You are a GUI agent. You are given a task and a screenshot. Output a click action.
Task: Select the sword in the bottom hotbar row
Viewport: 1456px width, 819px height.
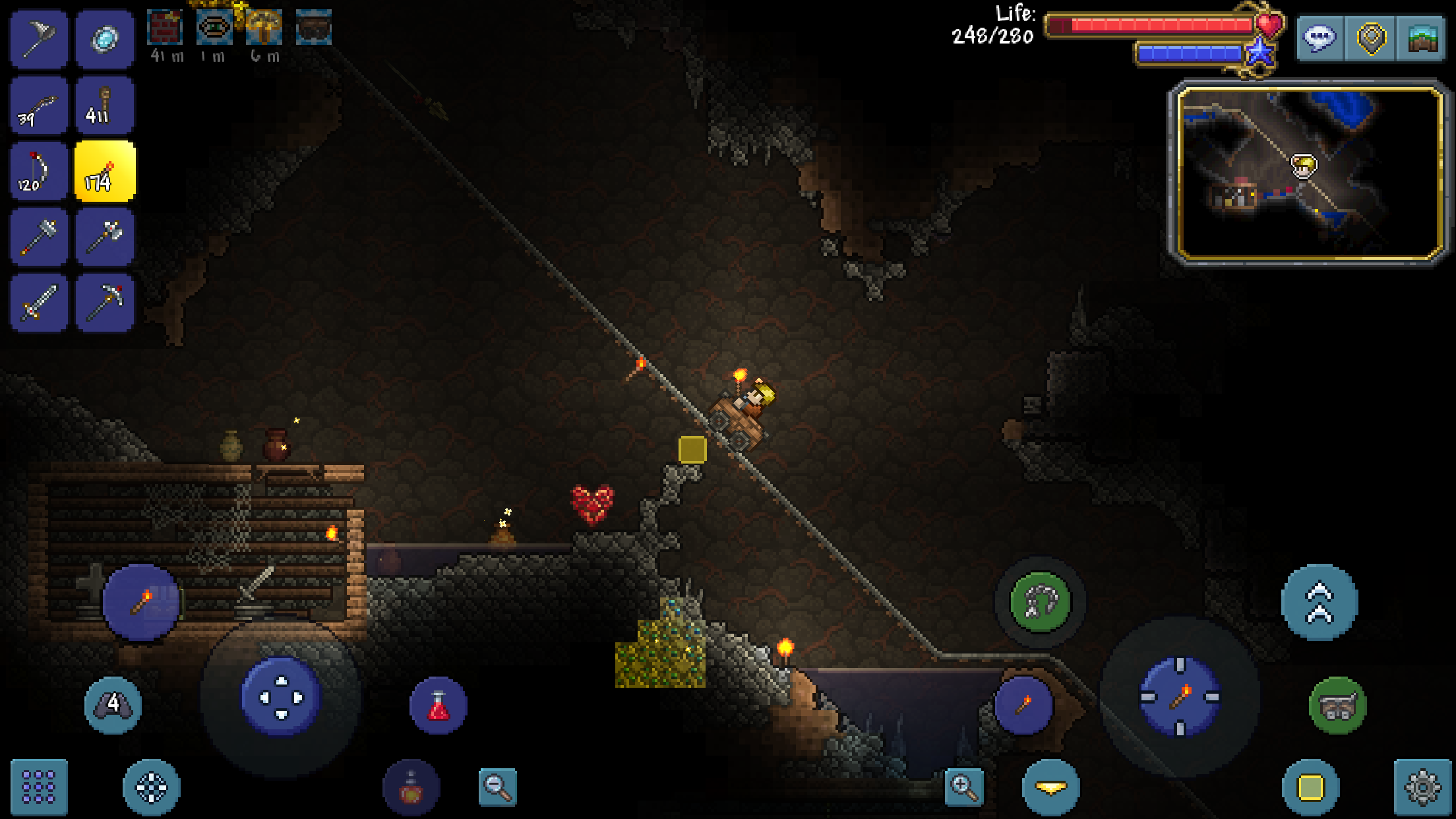pos(38,301)
